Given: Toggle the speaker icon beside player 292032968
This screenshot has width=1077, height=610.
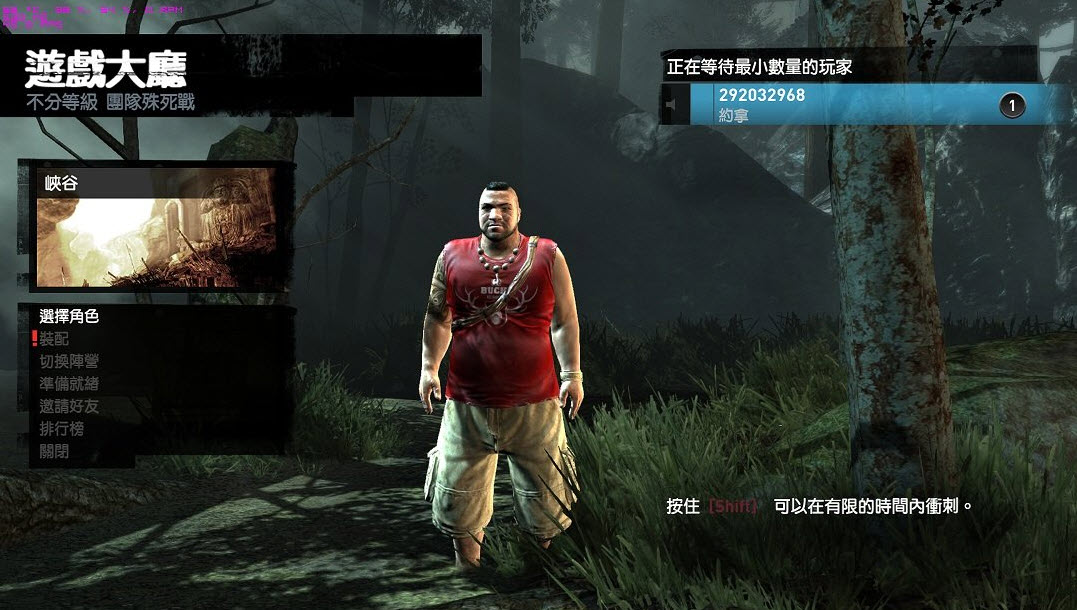Looking at the screenshot, I should pos(674,104).
